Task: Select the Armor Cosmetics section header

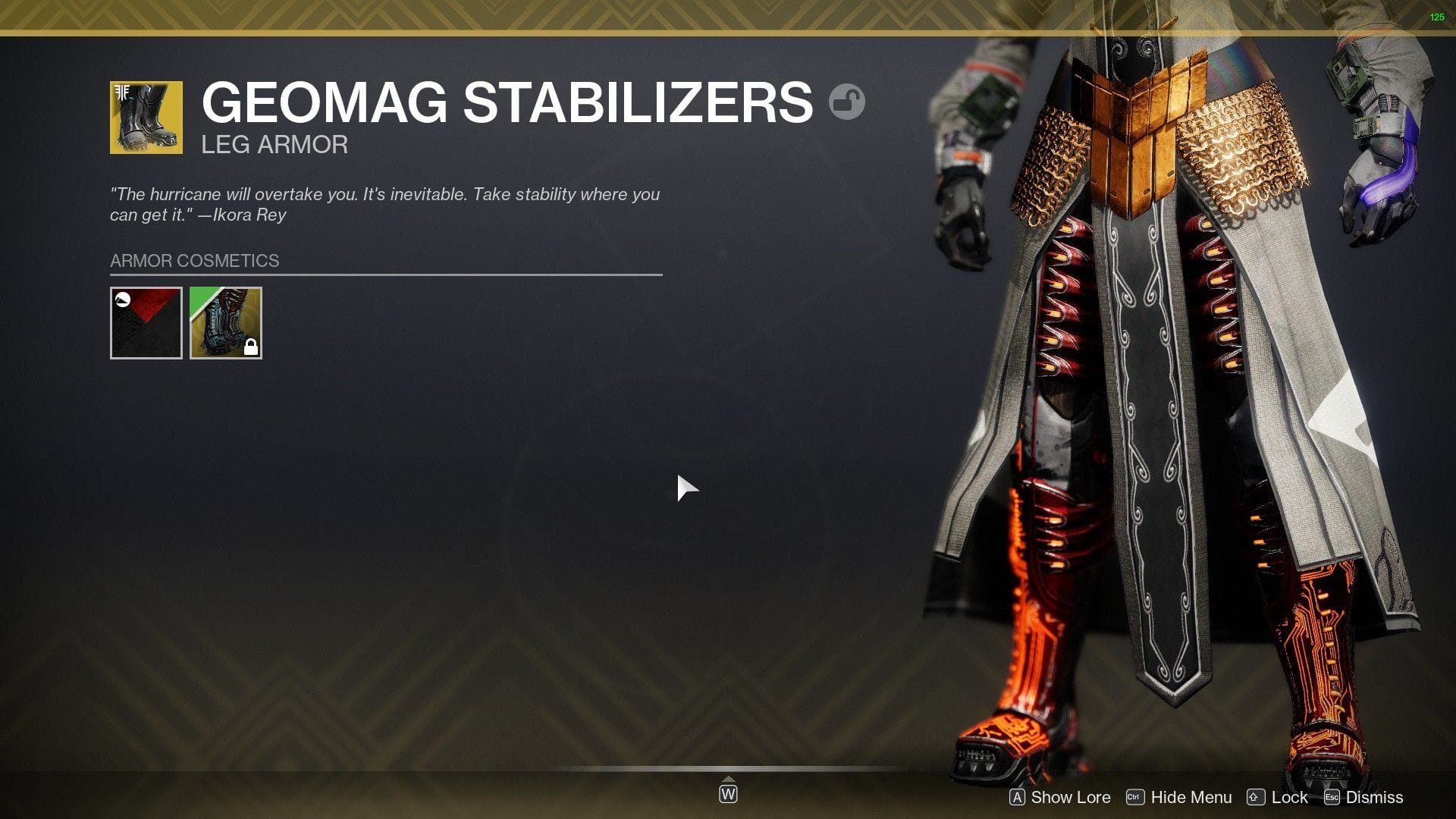Action: [193, 260]
